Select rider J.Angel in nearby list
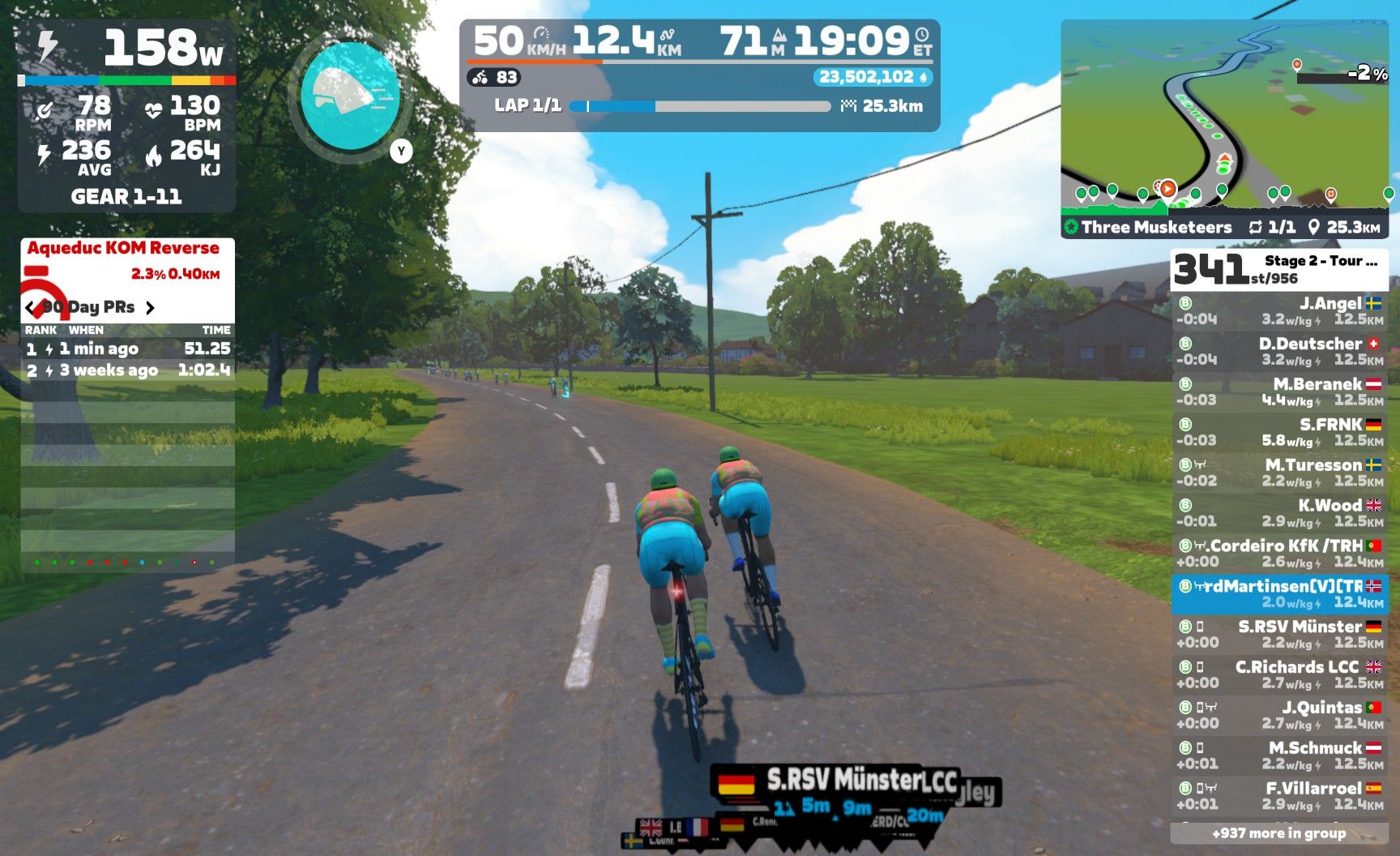Screen dimensions: 1400x856 pyautogui.click(x=1279, y=311)
